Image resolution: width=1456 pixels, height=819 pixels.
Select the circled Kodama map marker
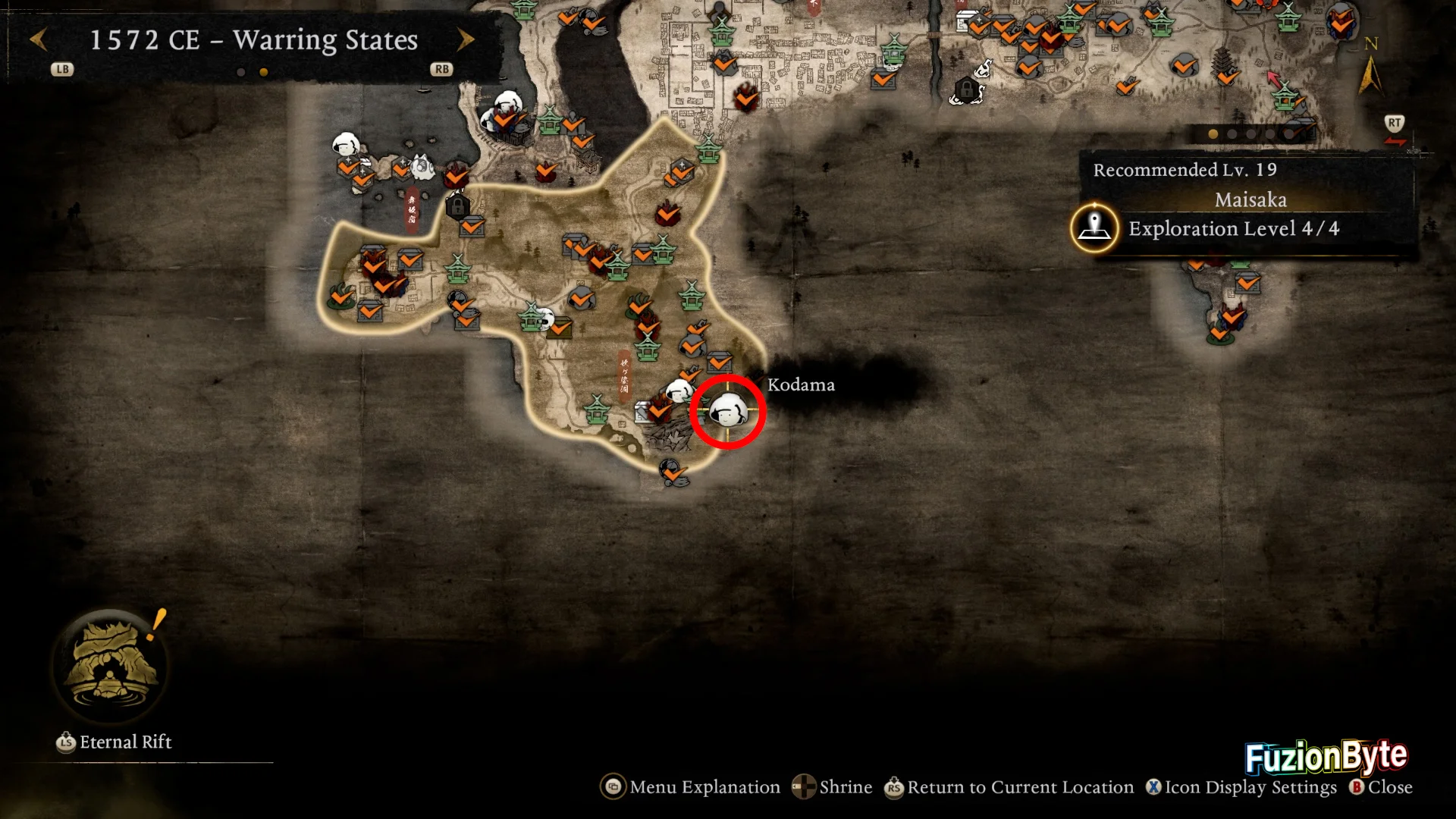point(727,412)
